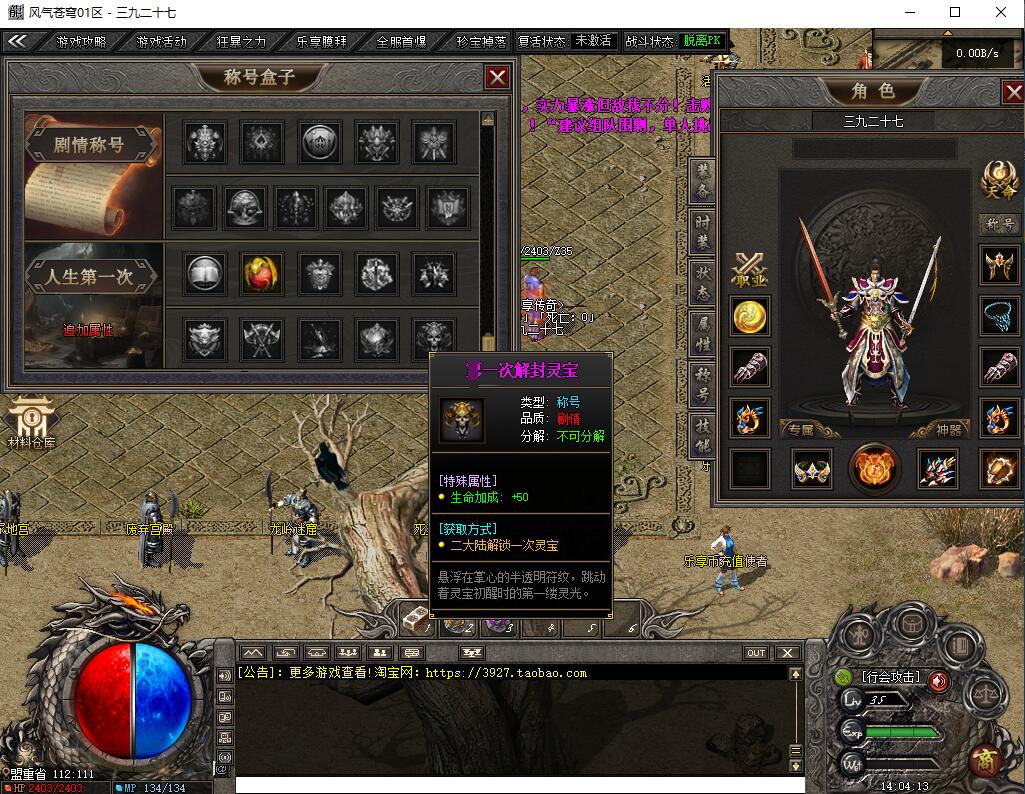The image size is (1025, 794).
Task: Open the 珍宝掉落 treasure drops menu
Action: tap(480, 41)
